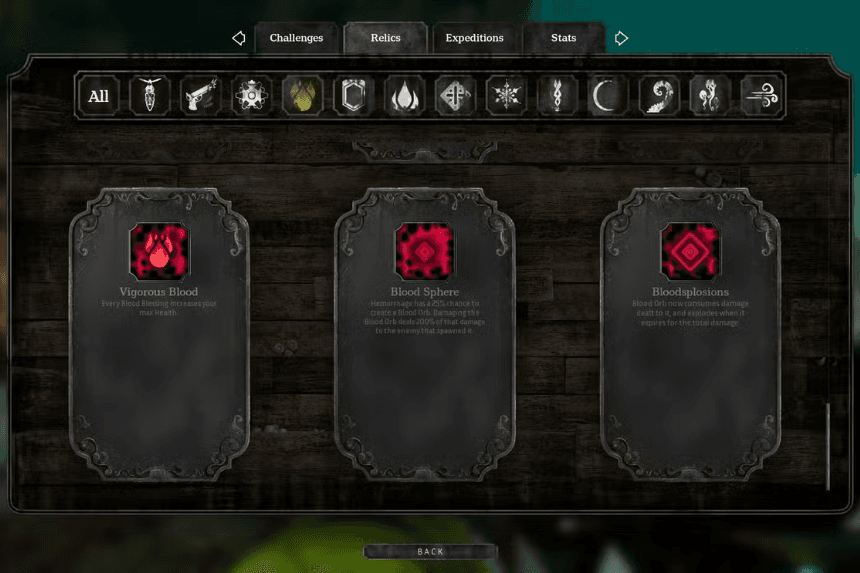
Task: Click the relic list scrollbar
Action: [828, 445]
